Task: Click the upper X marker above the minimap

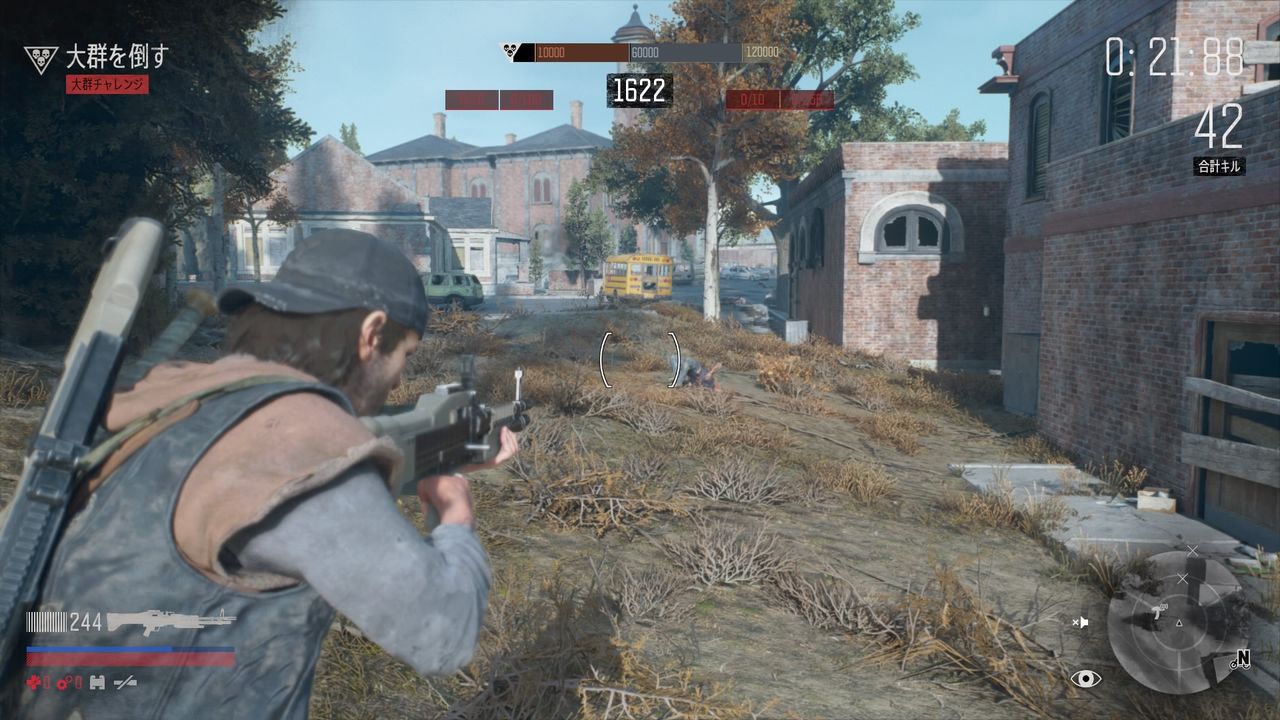Action: (1192, 550)
